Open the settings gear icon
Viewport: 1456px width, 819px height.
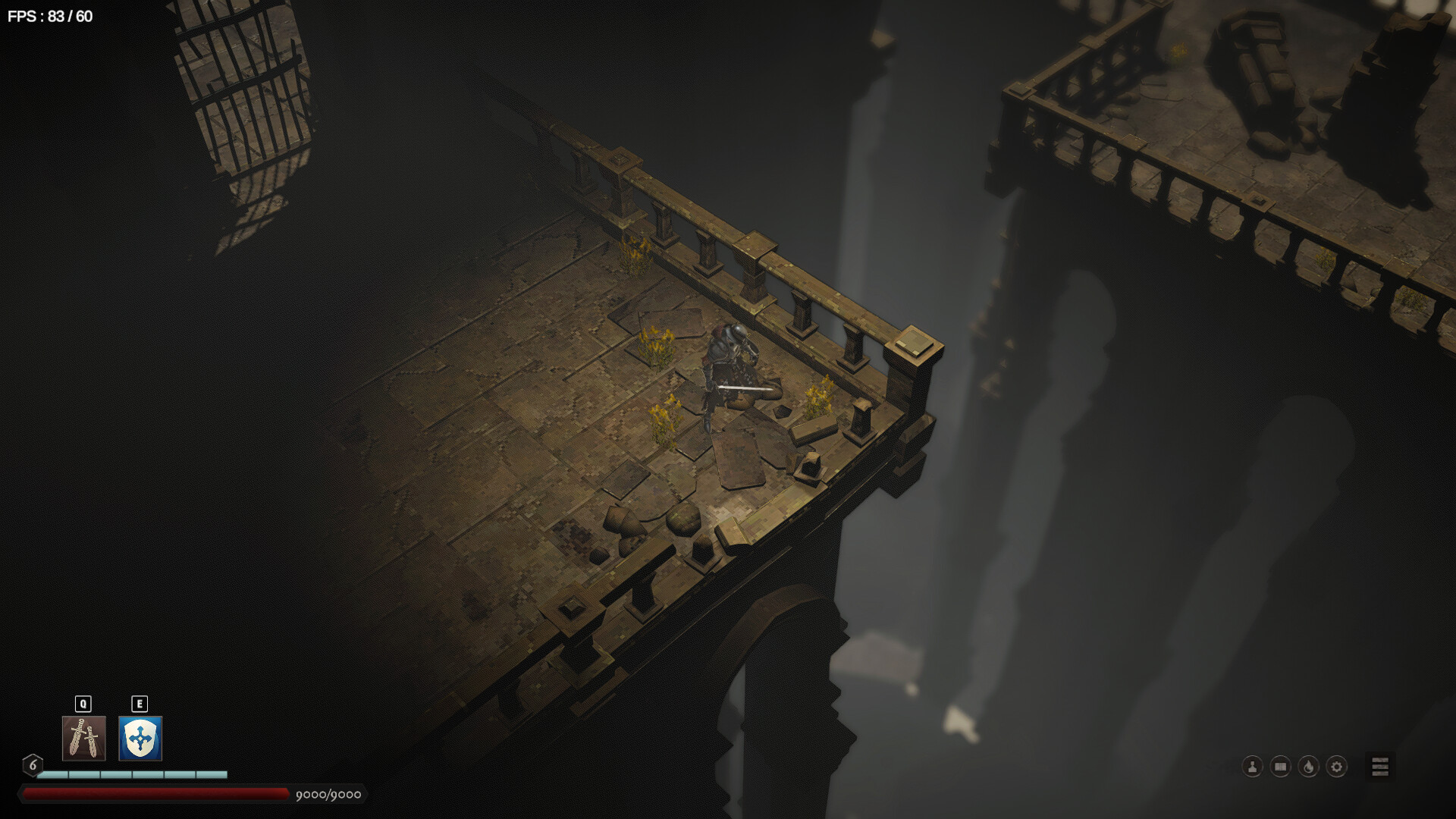[1336, 767]
